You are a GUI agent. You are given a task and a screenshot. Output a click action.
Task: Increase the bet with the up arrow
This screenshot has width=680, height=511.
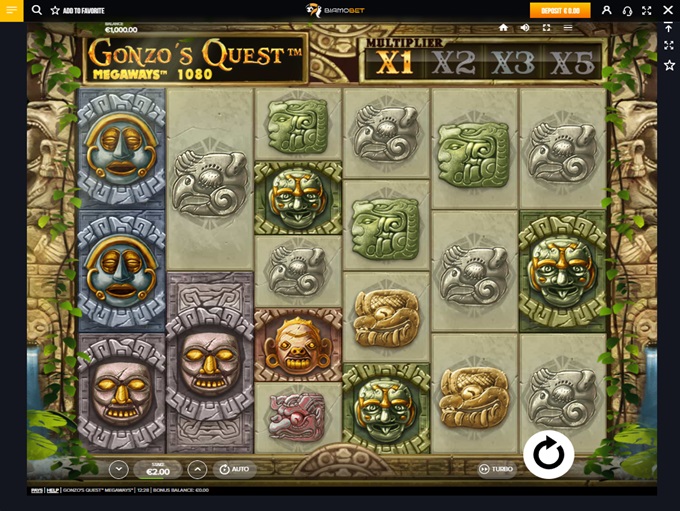[x=197, y=468]
